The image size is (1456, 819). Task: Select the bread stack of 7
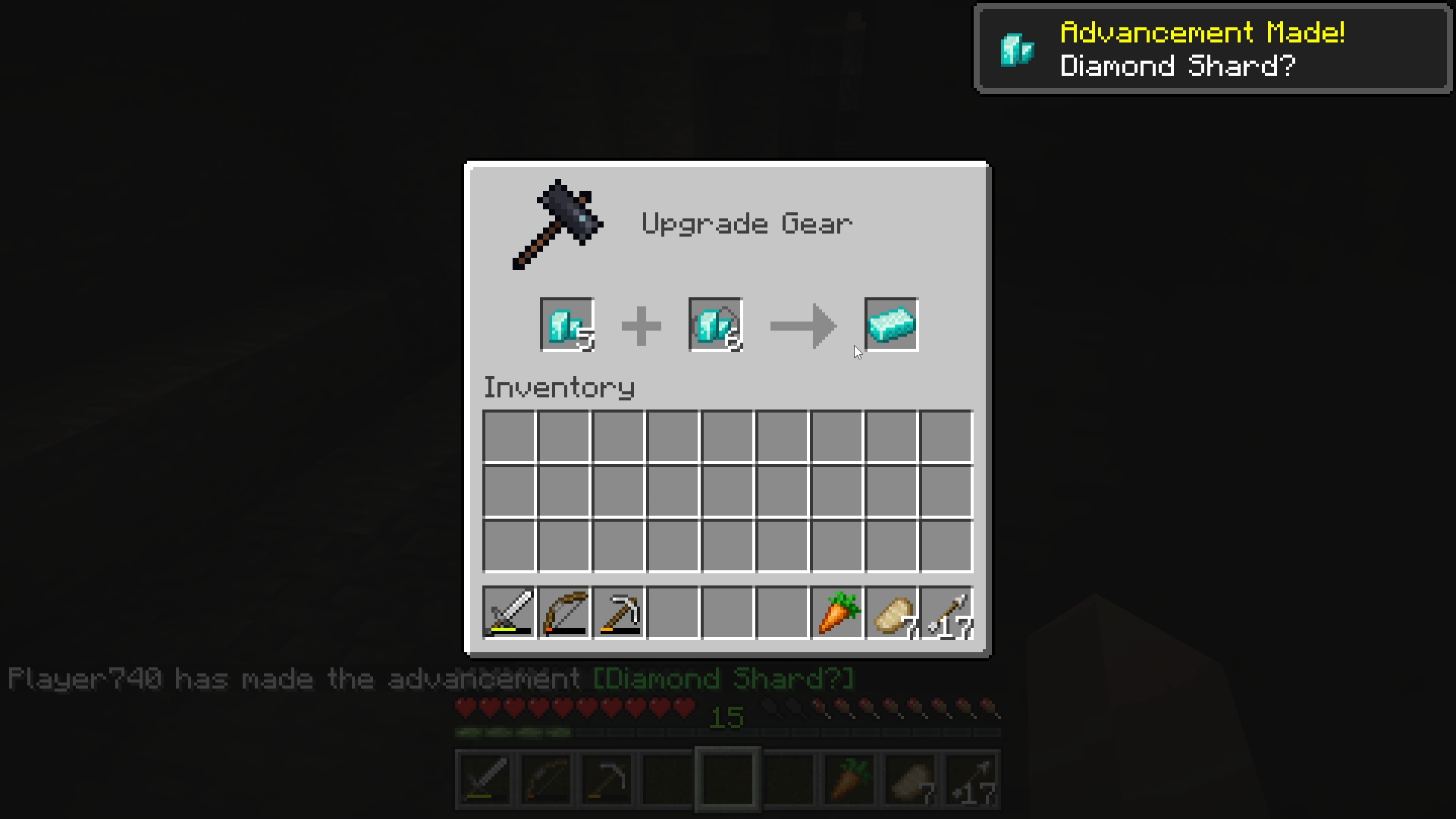(x=891, y=613)
